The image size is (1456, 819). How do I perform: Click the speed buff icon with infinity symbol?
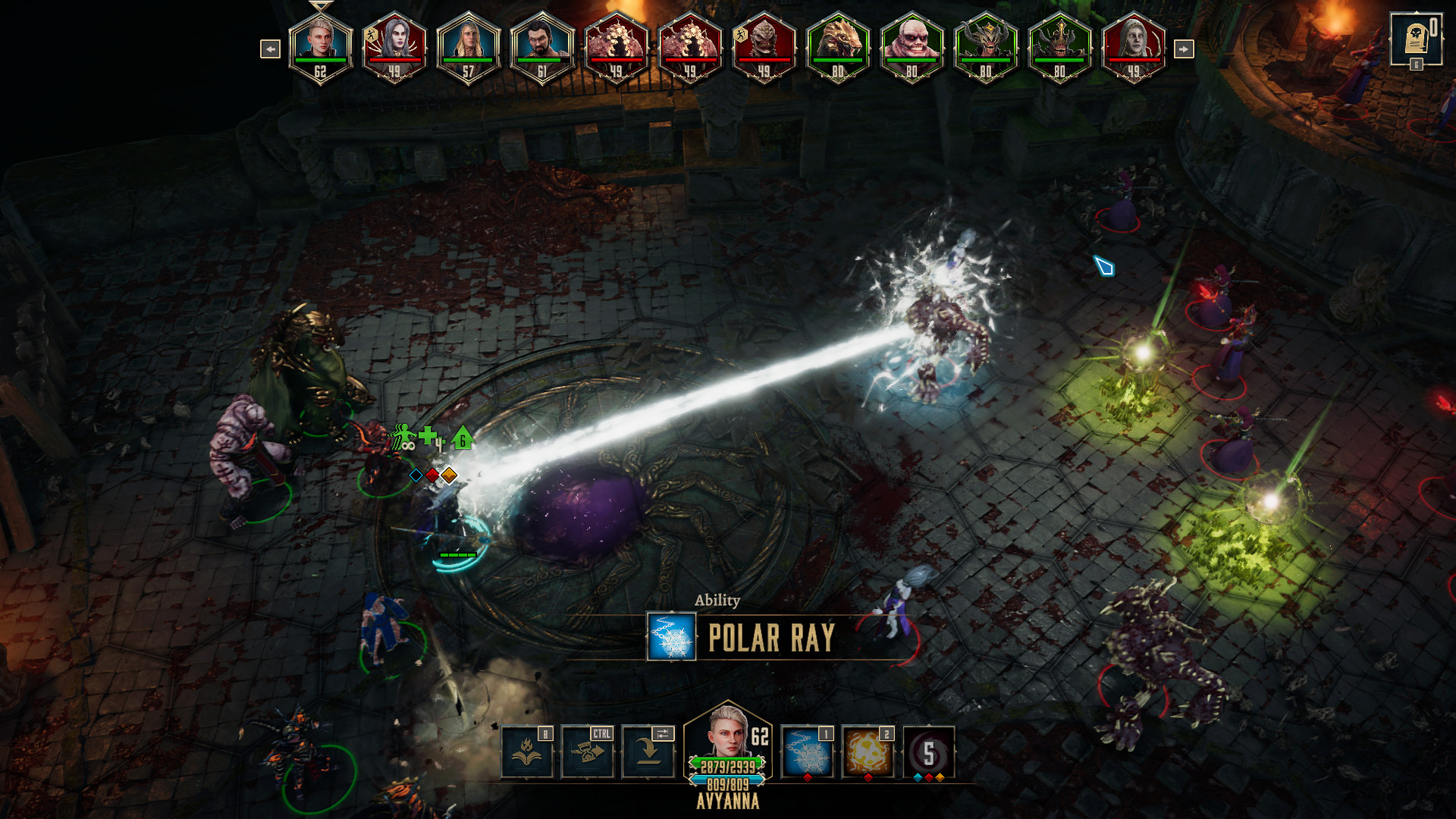click(x=402, y=436)
